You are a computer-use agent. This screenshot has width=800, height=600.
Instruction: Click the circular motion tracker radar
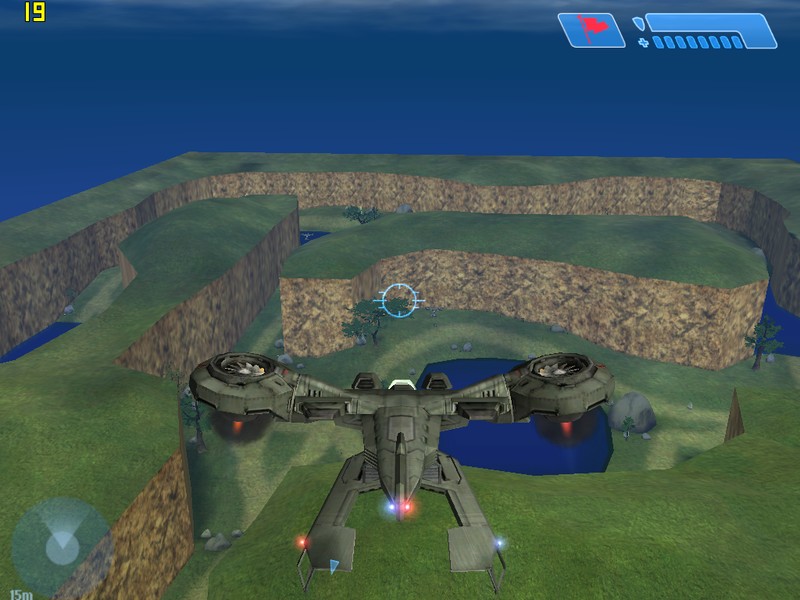coord(60,545)
